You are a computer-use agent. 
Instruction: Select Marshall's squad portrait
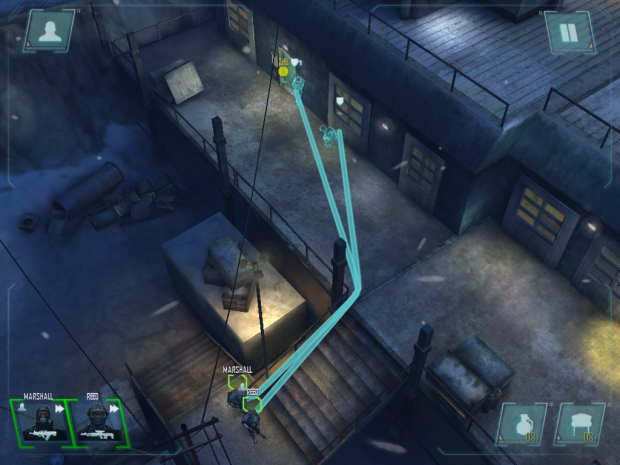(x=39, y=422)
